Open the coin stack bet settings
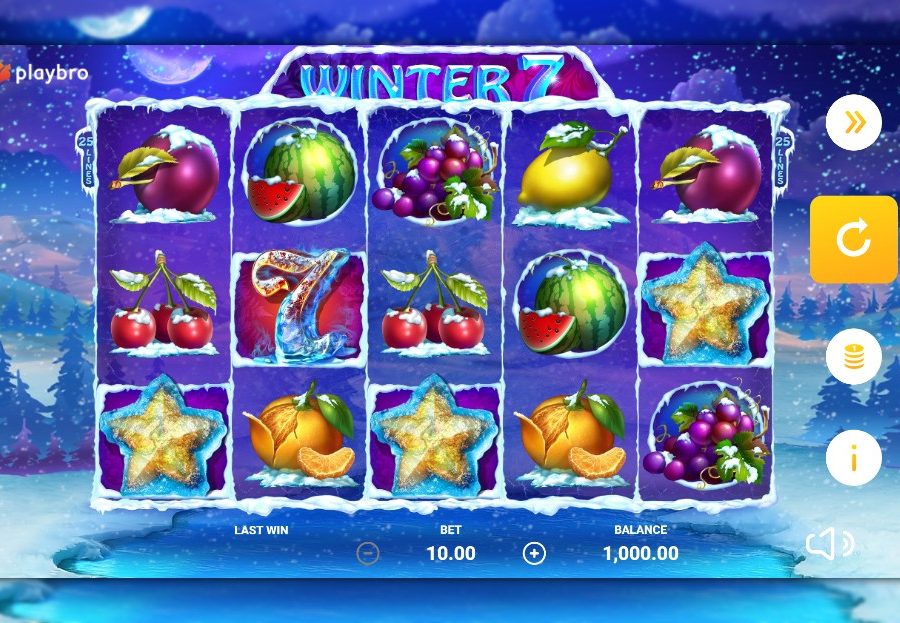Screen dimensions: 900x623 853,357
